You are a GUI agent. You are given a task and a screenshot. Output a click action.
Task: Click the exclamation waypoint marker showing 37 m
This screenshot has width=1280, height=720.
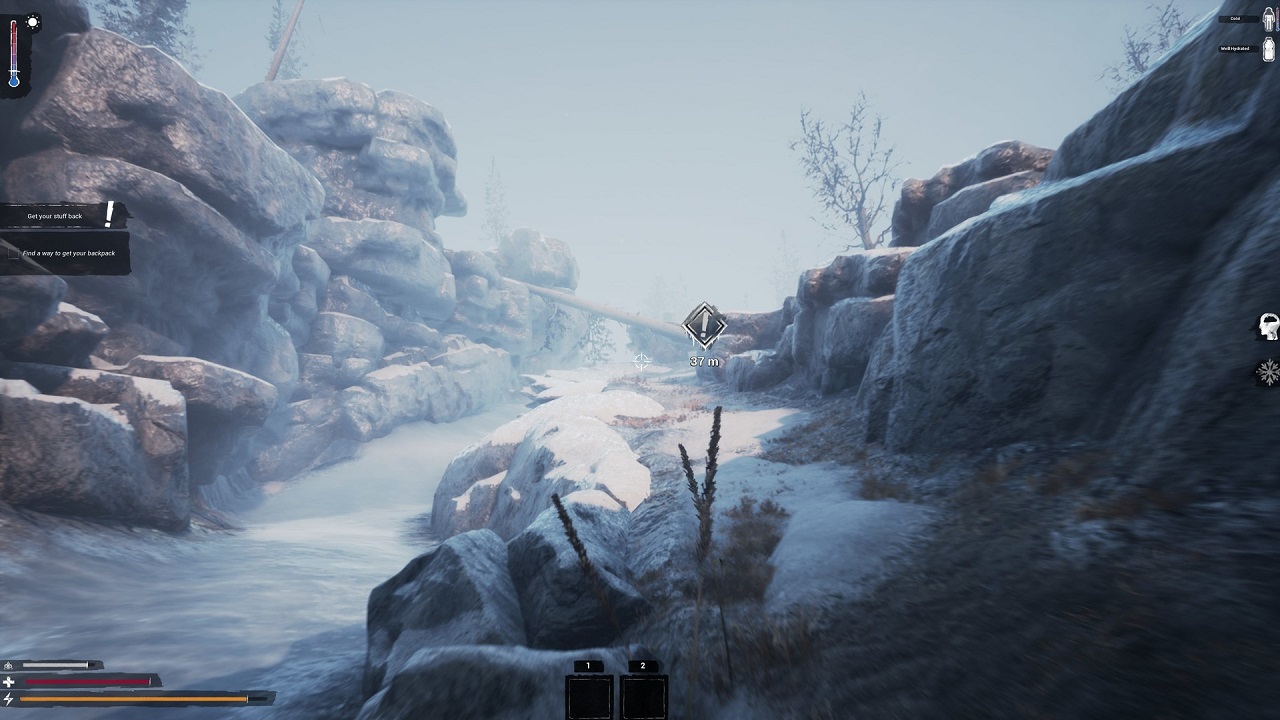[x=703, y=325]
